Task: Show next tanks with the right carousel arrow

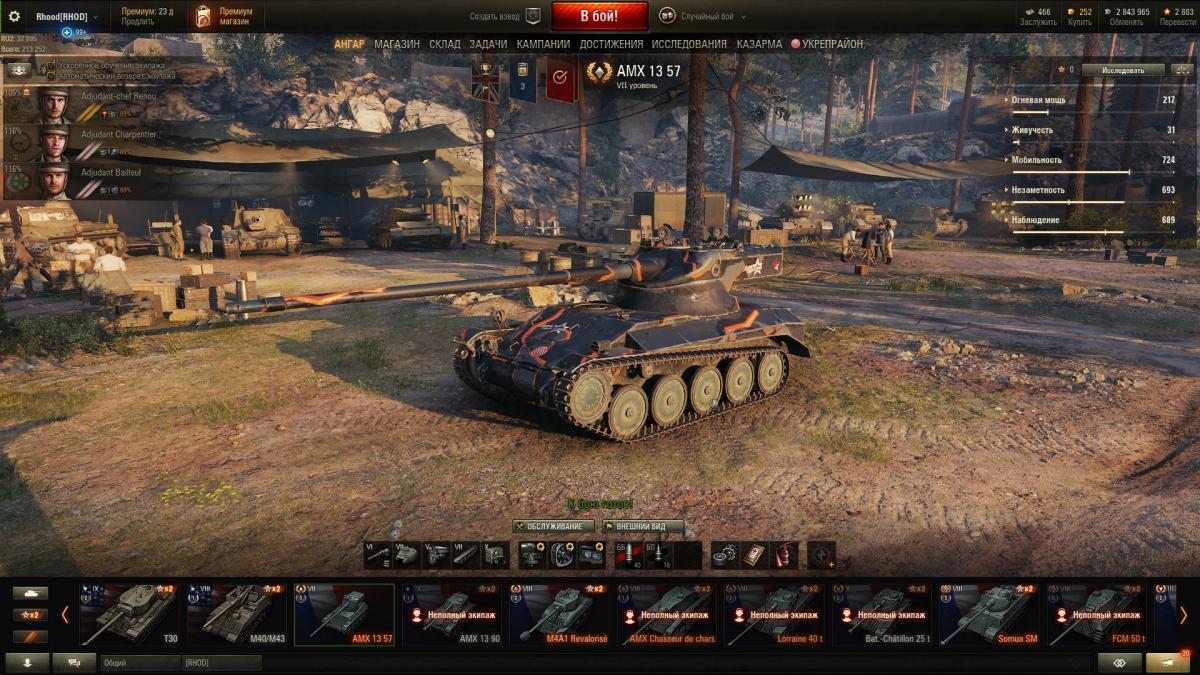Action: coord(1183,614)
